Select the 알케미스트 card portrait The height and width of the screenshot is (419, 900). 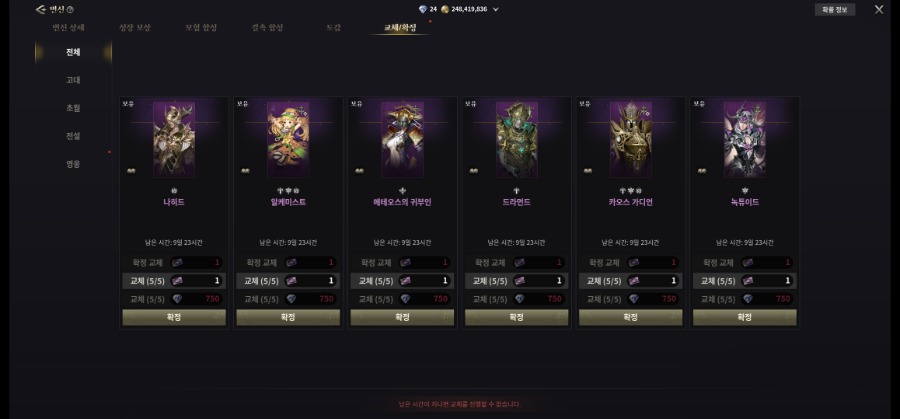point(288,139)
